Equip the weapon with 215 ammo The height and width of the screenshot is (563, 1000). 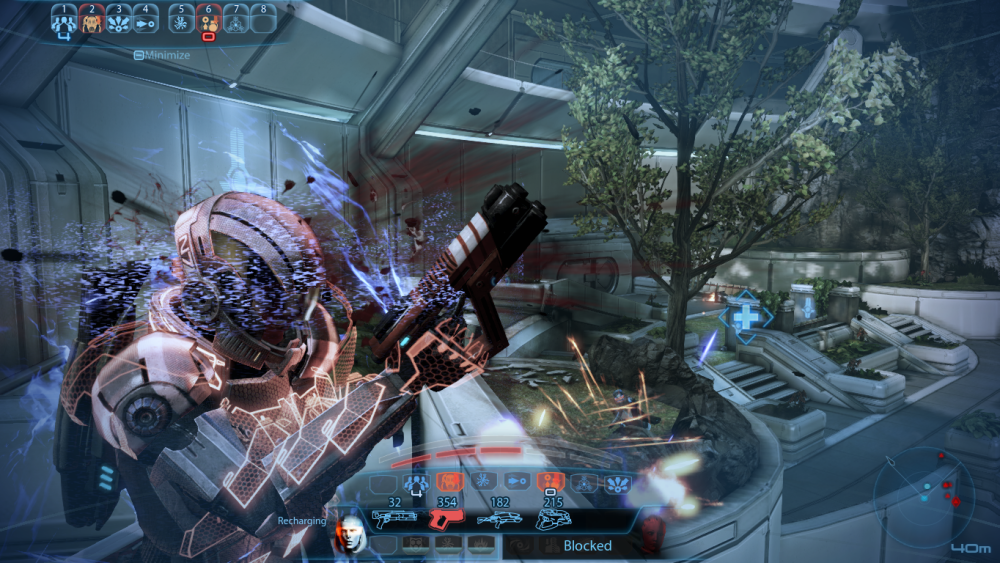coord(551,519)
